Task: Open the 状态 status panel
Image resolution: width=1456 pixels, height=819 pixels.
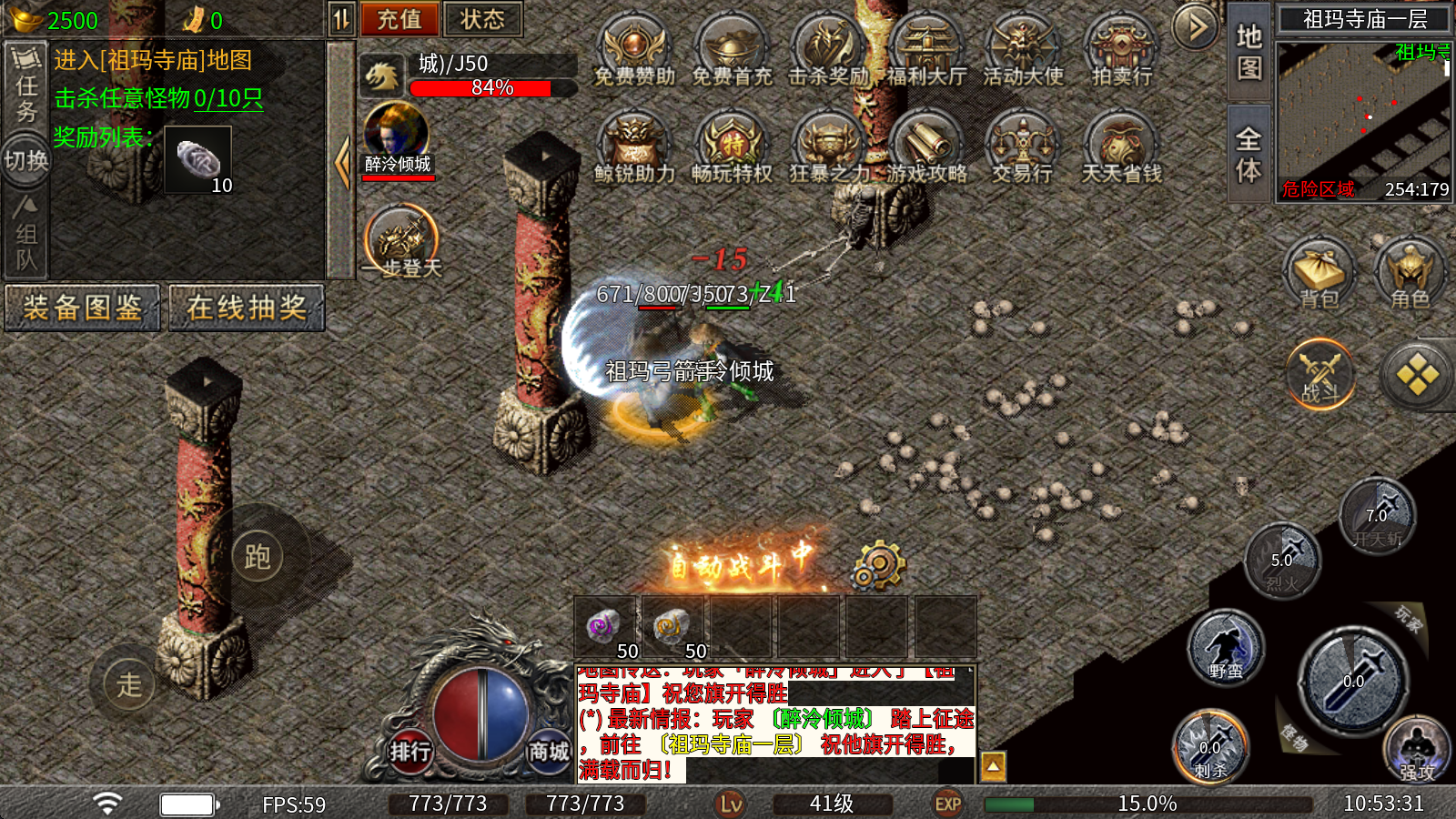Action: 482,19
